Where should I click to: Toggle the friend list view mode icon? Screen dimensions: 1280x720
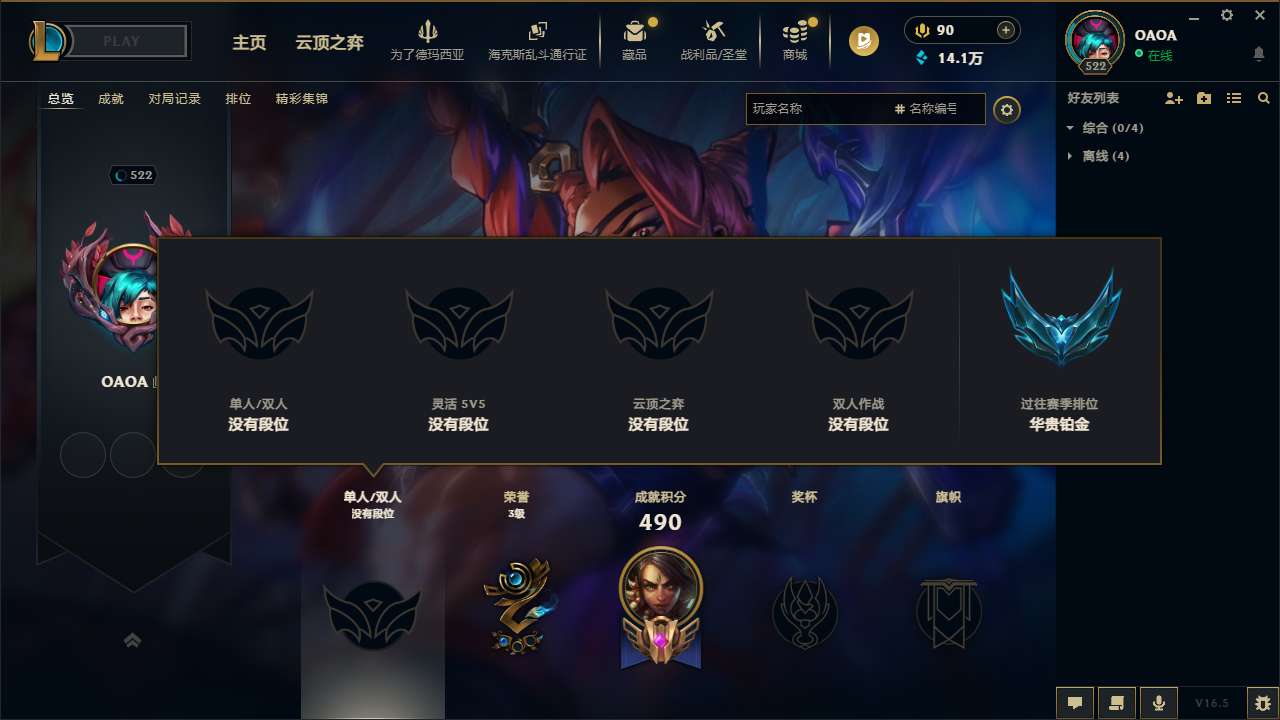[1233, 98]
